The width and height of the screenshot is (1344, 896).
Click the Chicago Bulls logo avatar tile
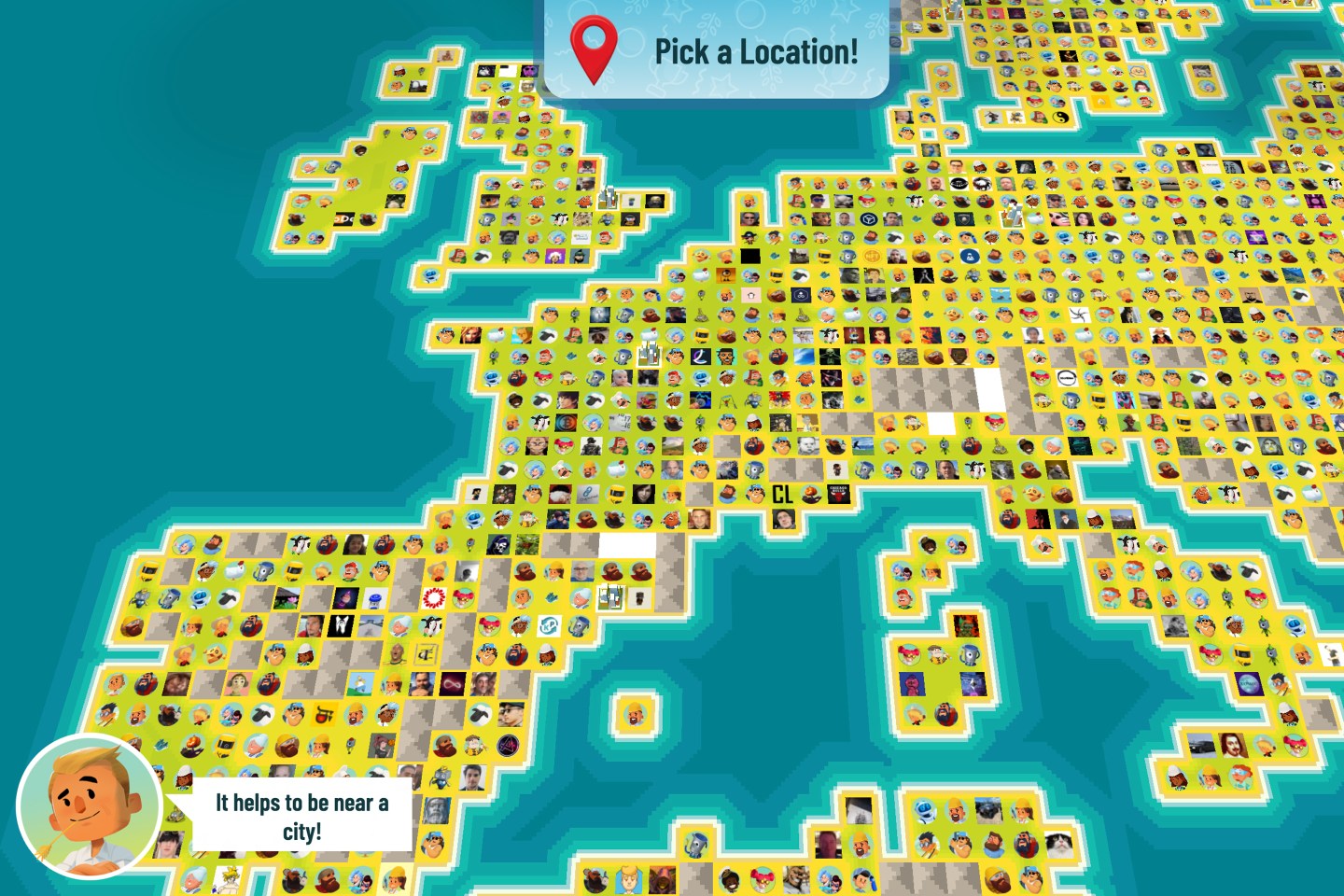[x=838, y=494]
